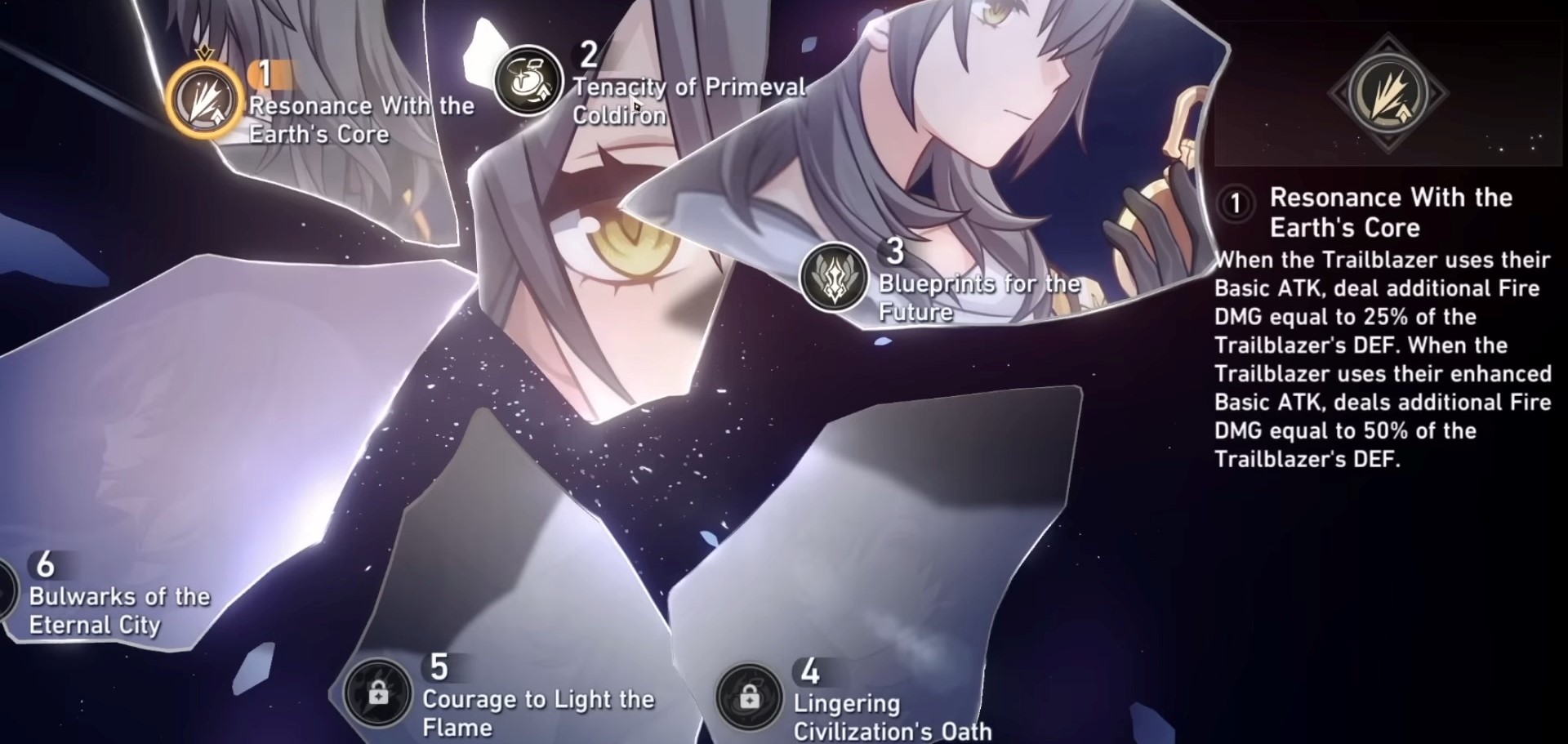Open Tenacity of Primeval Coldiron eidolon
The height and width of the screenshot is (744, 1568).
pyautogui.click(x=528, y=81)
